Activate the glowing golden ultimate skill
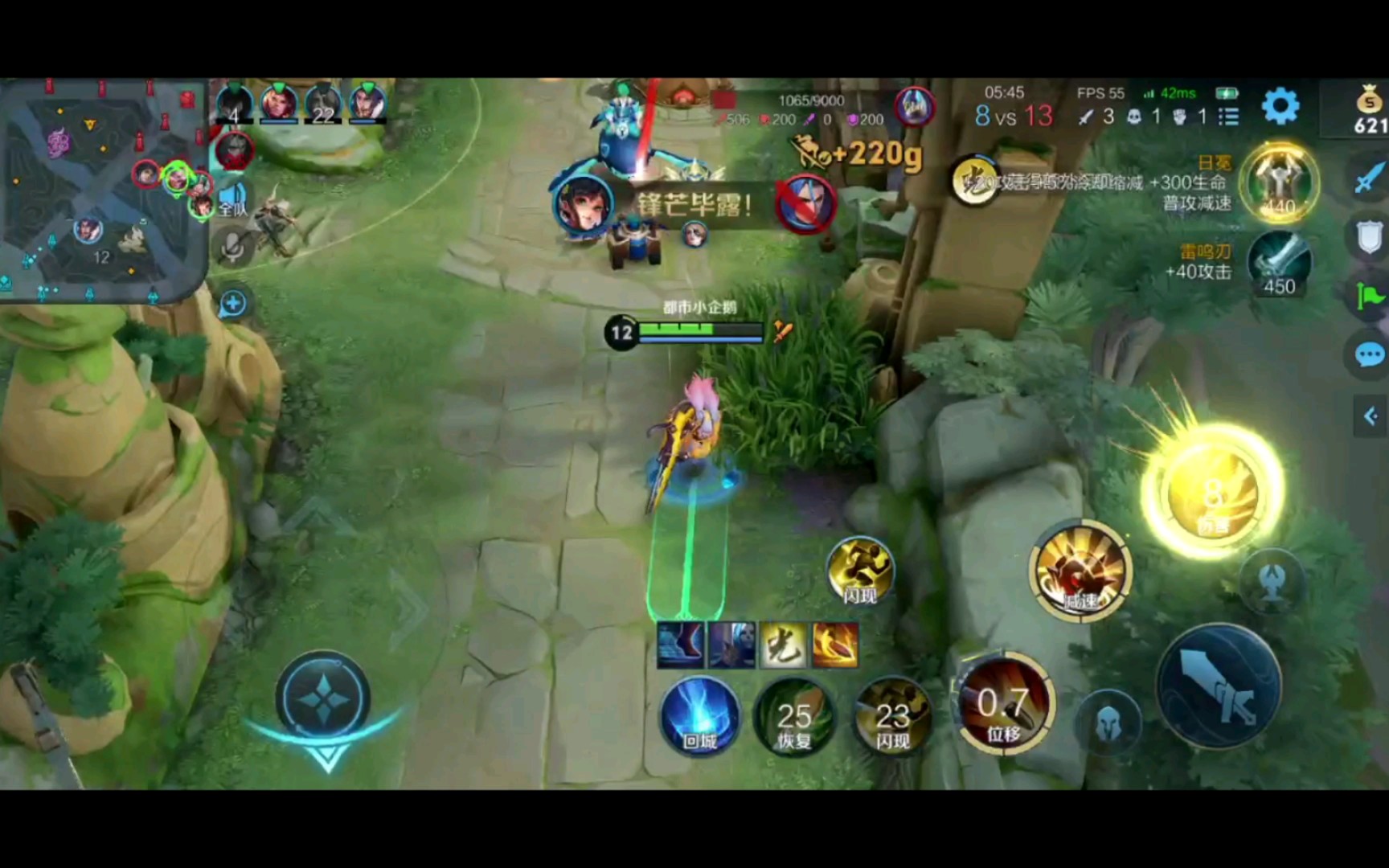 [1212, 492]
